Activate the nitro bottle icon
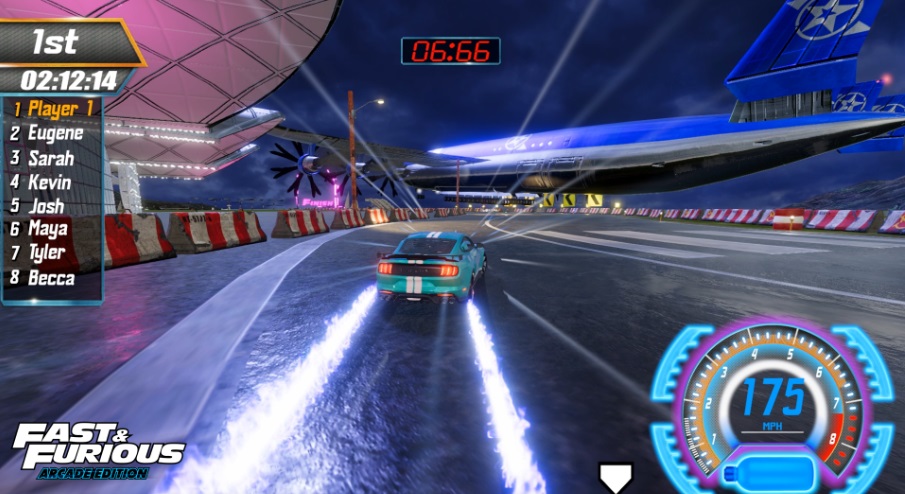This screenshot has width=905, height=494. [x=771, y=471]
